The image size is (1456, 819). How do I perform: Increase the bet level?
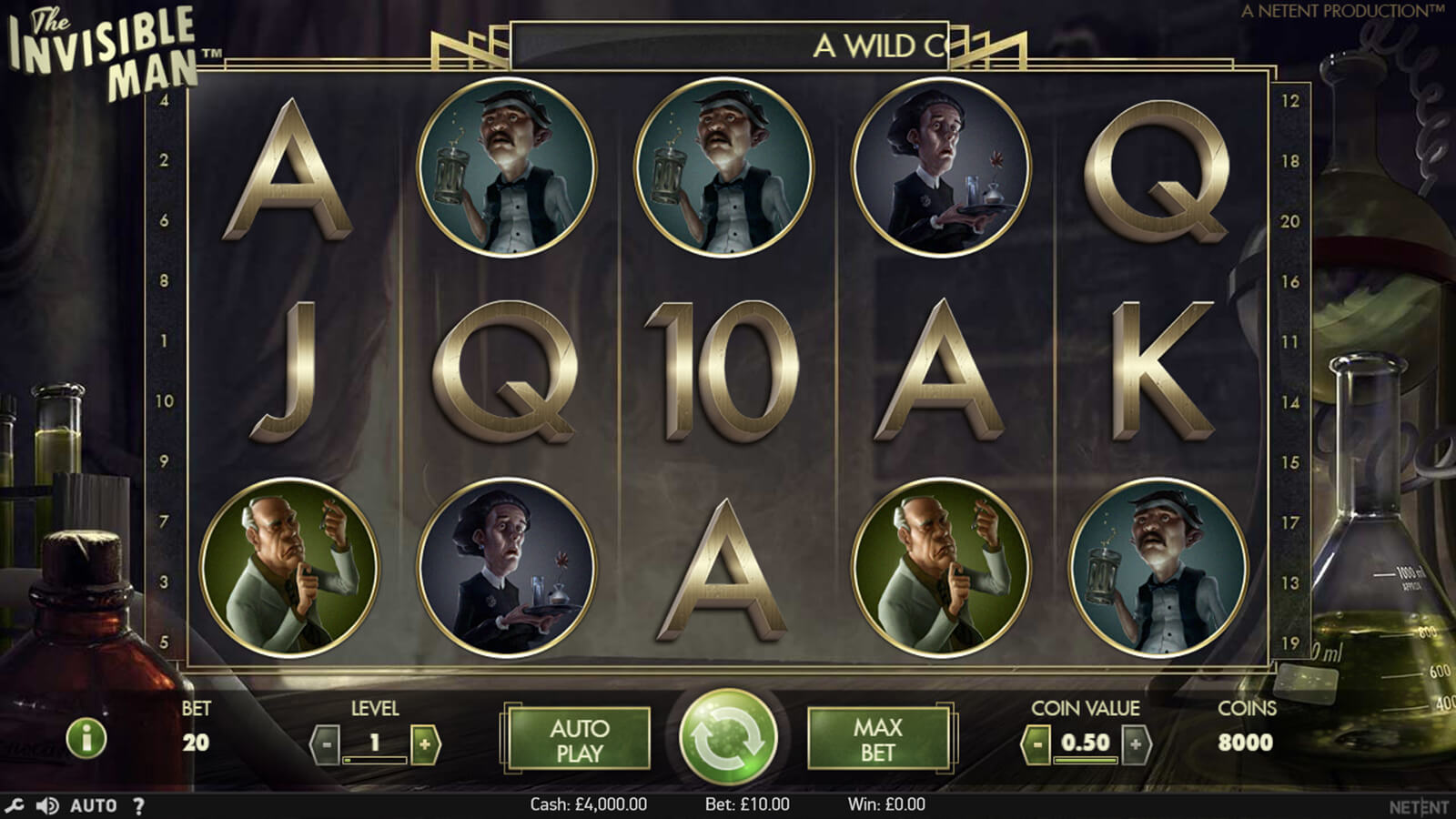click(425, 744)
